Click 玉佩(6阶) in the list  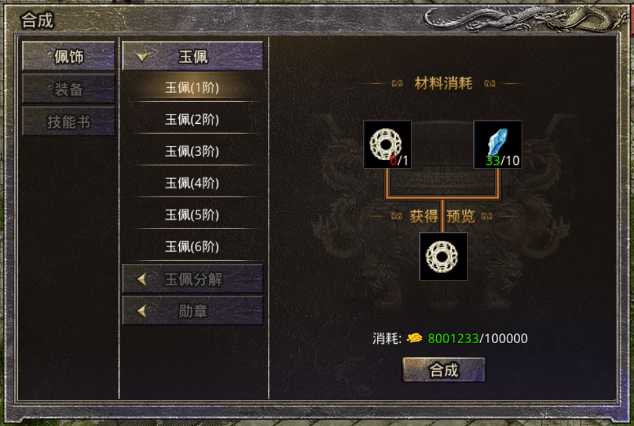coord(192,247)
